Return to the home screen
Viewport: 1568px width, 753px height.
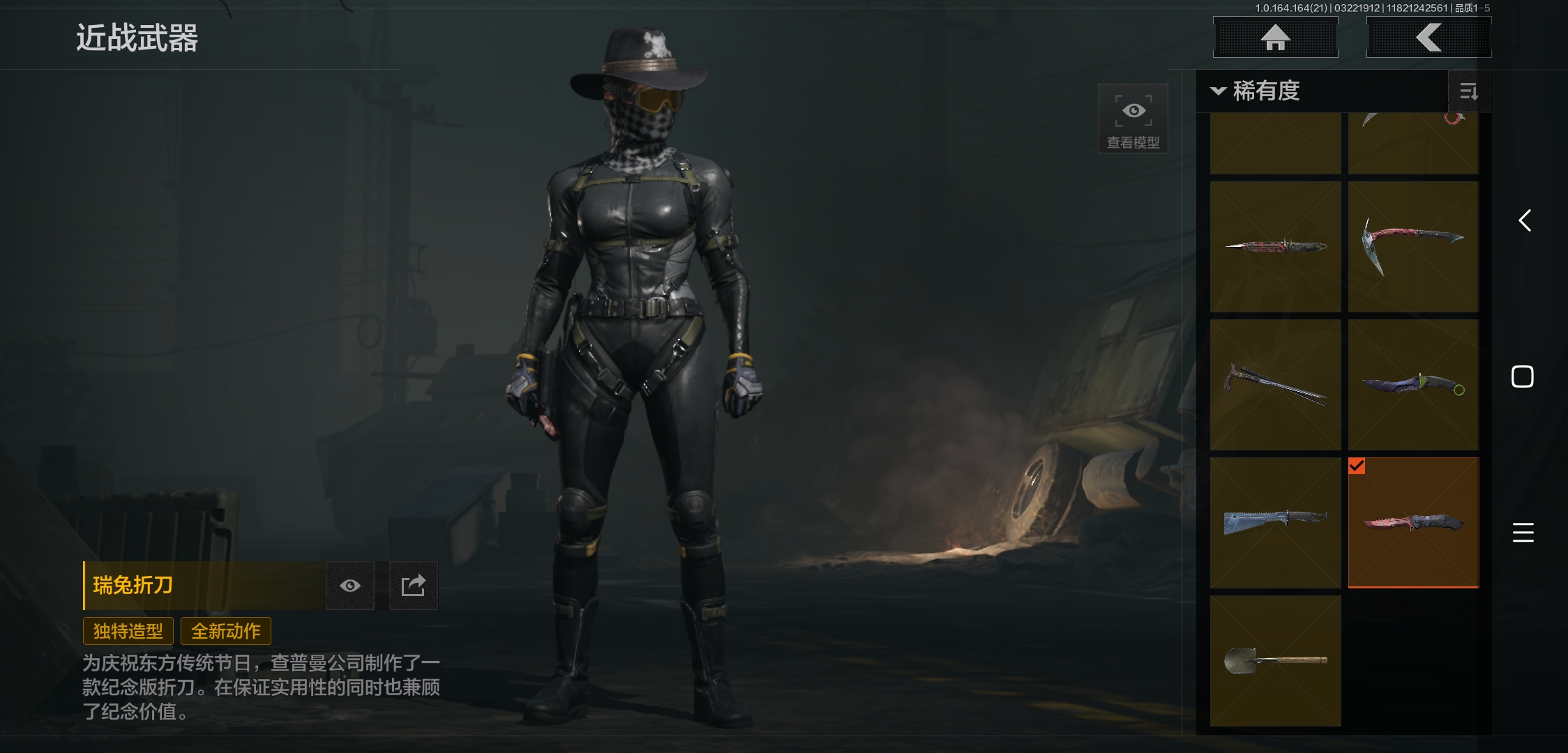point(1275,38)
